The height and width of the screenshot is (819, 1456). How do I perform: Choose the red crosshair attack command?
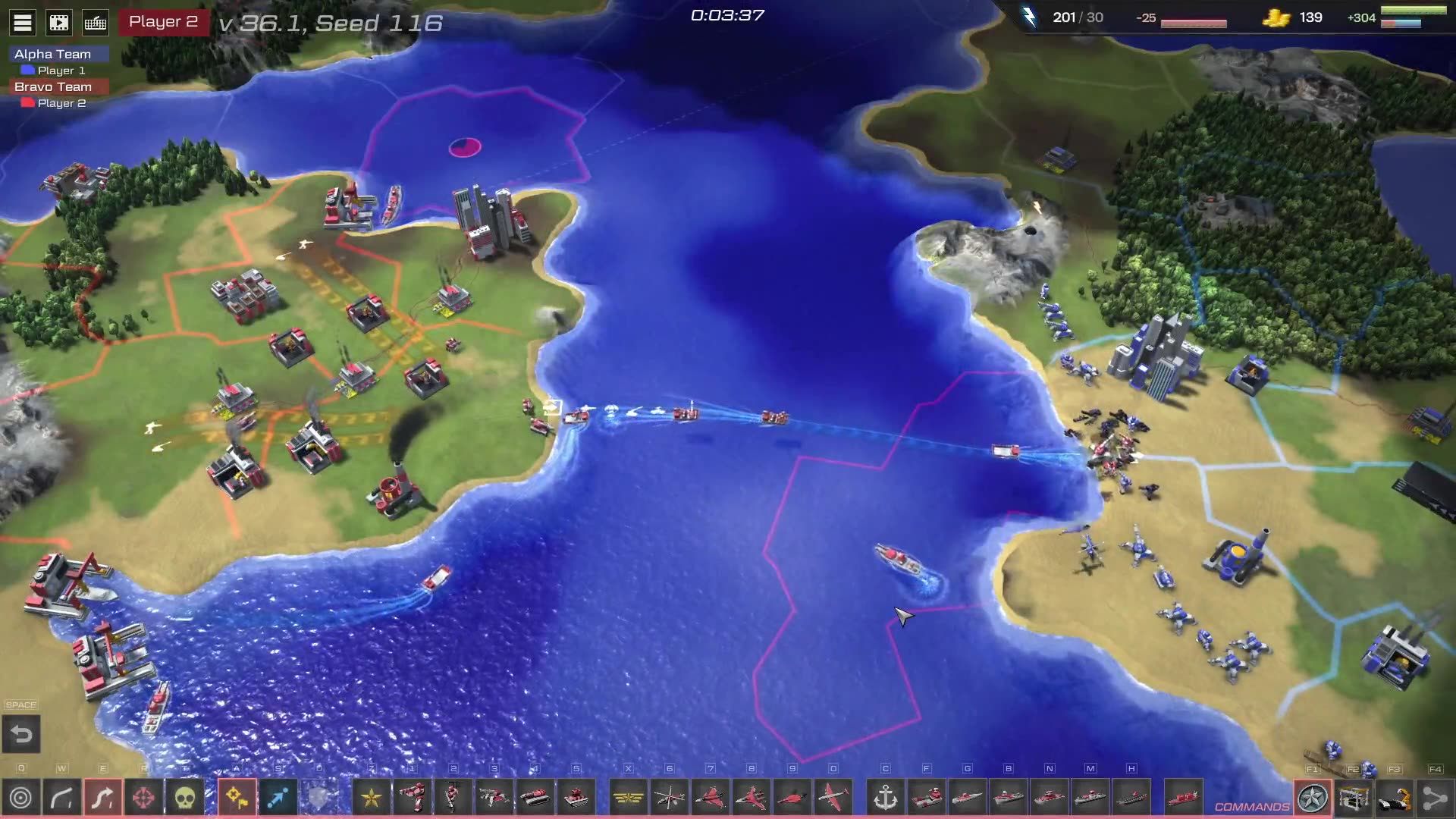tap(144, 798)
